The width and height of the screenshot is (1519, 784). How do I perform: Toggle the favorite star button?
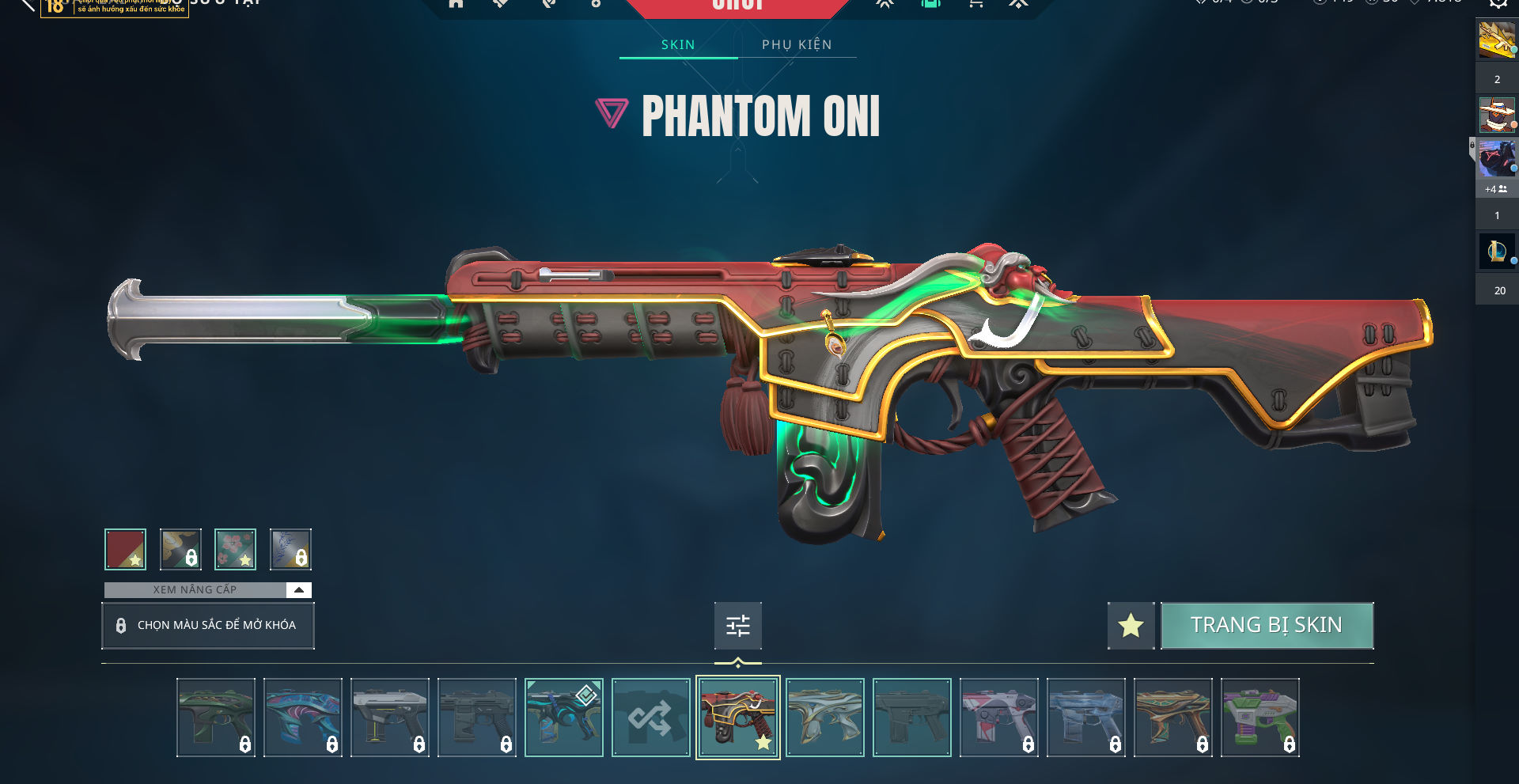point(1131,626)
